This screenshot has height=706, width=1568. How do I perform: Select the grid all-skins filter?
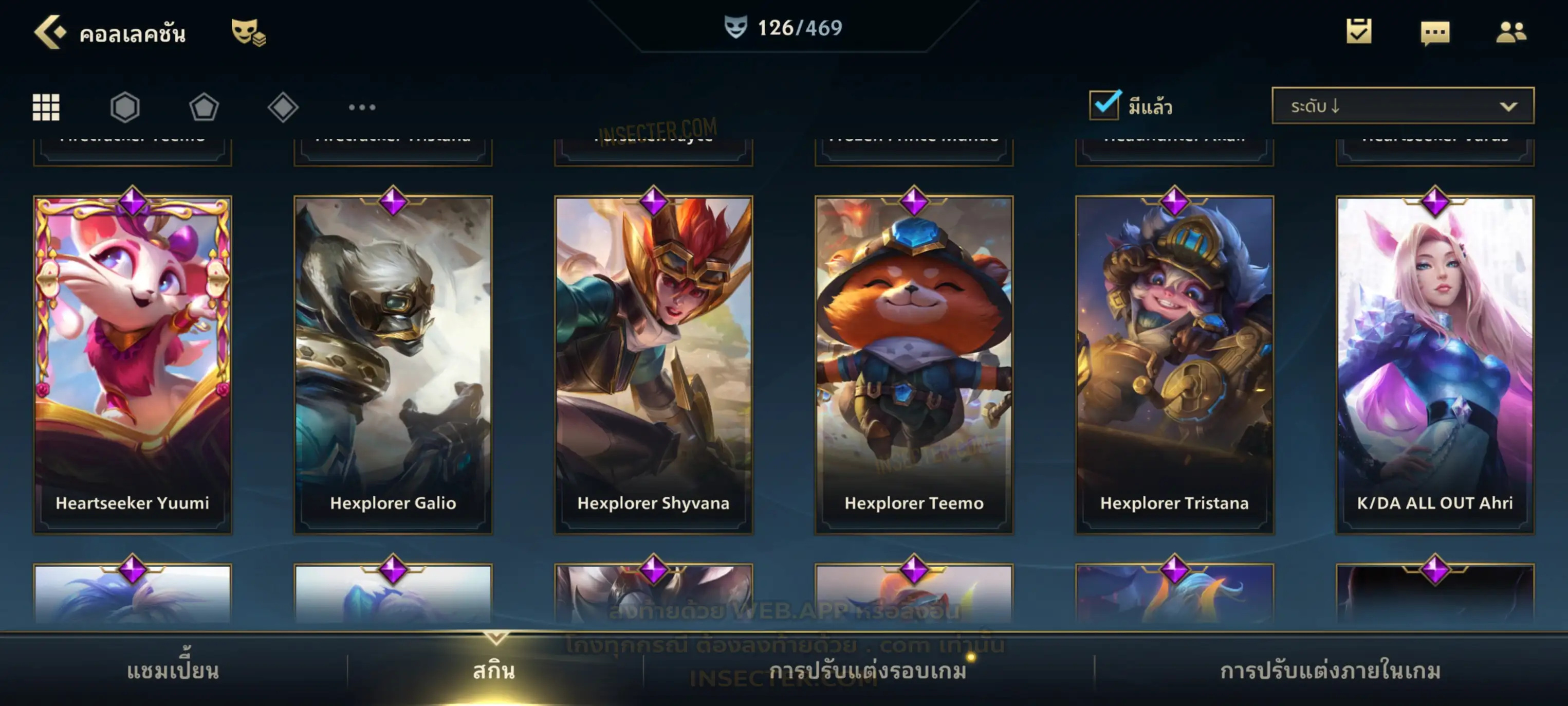[46, 107]
